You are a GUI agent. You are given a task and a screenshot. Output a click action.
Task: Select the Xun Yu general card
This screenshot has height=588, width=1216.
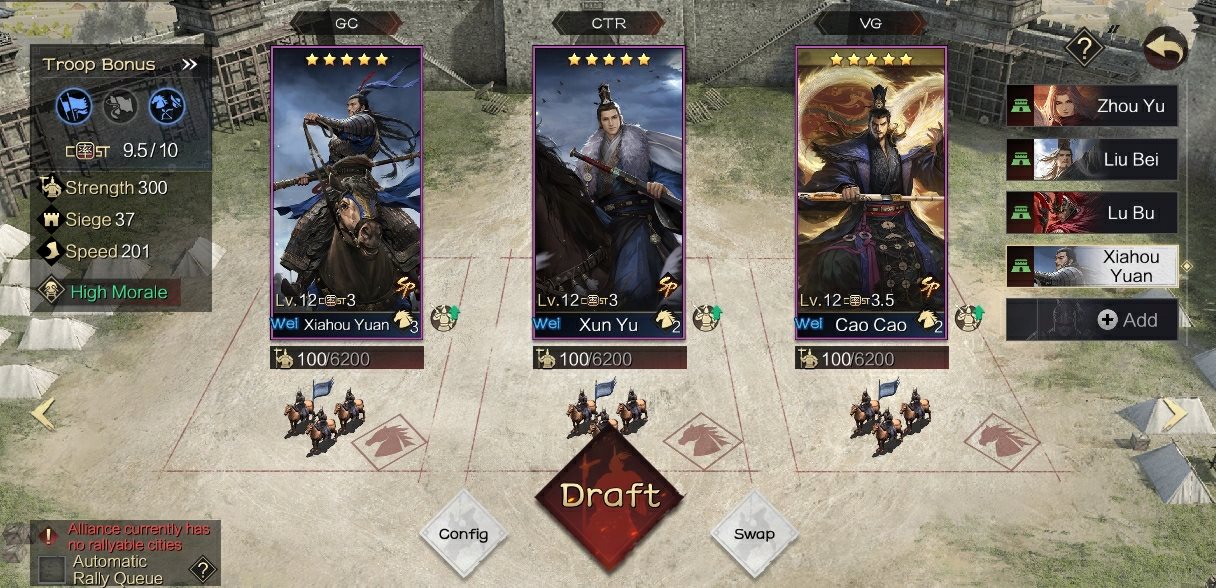tap(609, 192)
